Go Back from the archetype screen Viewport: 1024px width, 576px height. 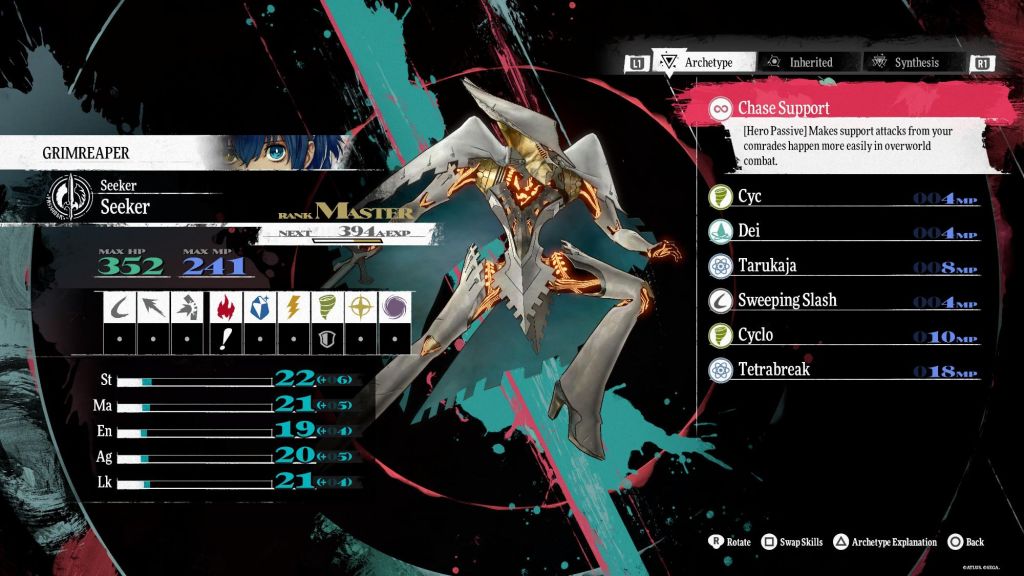click(x=966, y=542)
